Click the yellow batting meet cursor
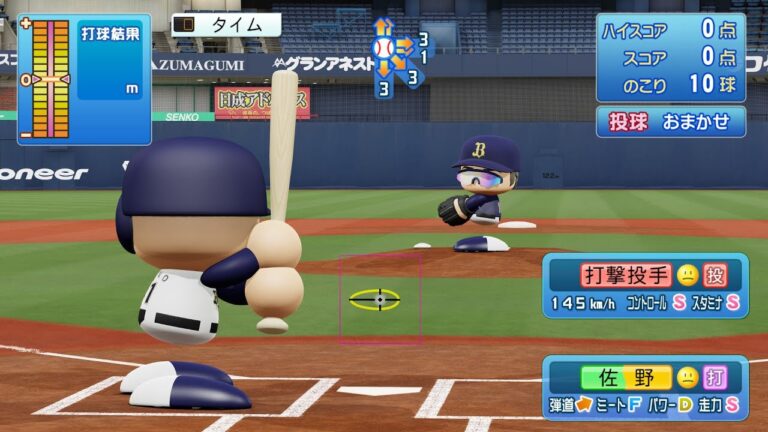 click(x=375, y=298)
